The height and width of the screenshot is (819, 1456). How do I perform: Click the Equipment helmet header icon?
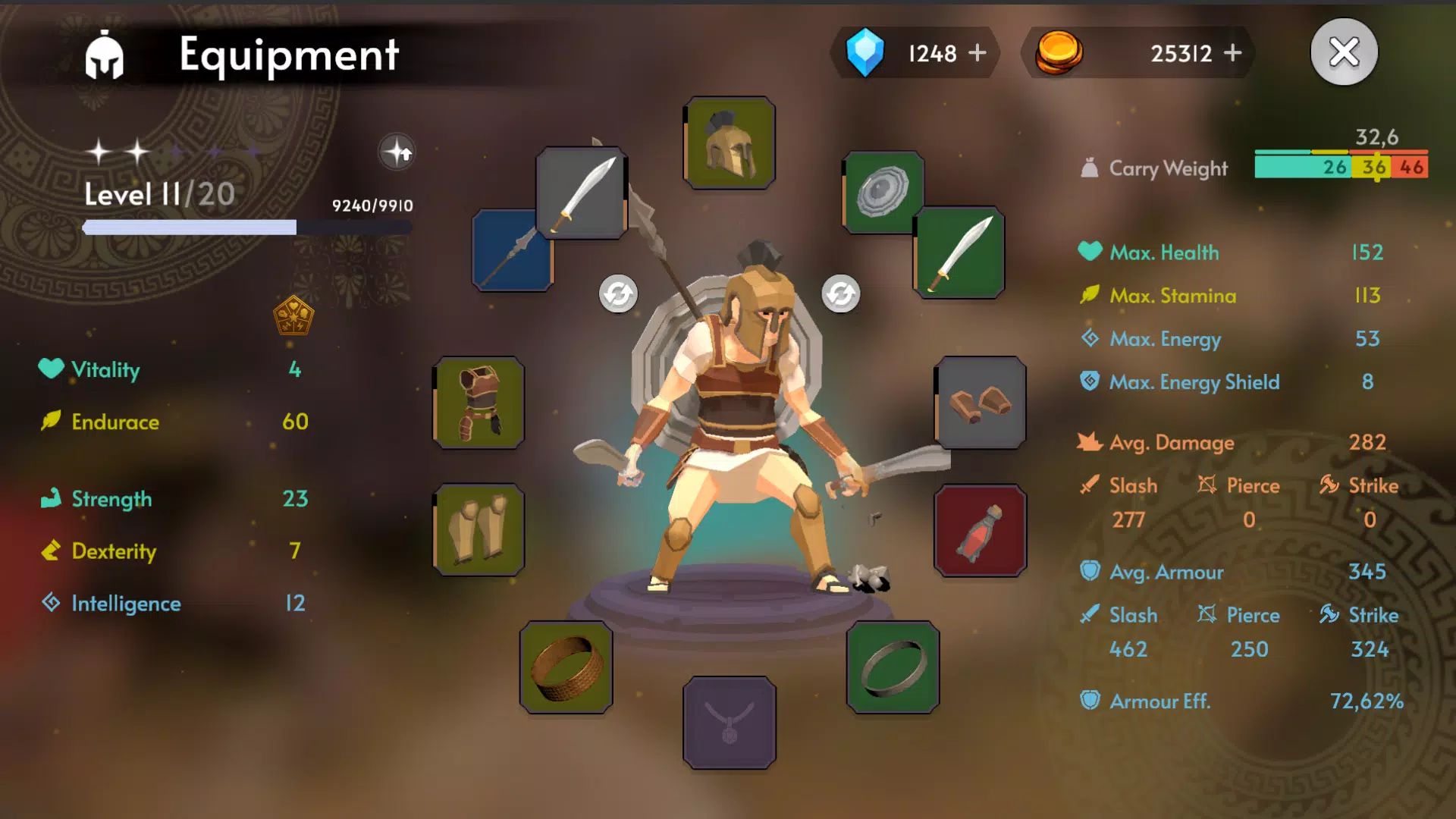[106, 54]
